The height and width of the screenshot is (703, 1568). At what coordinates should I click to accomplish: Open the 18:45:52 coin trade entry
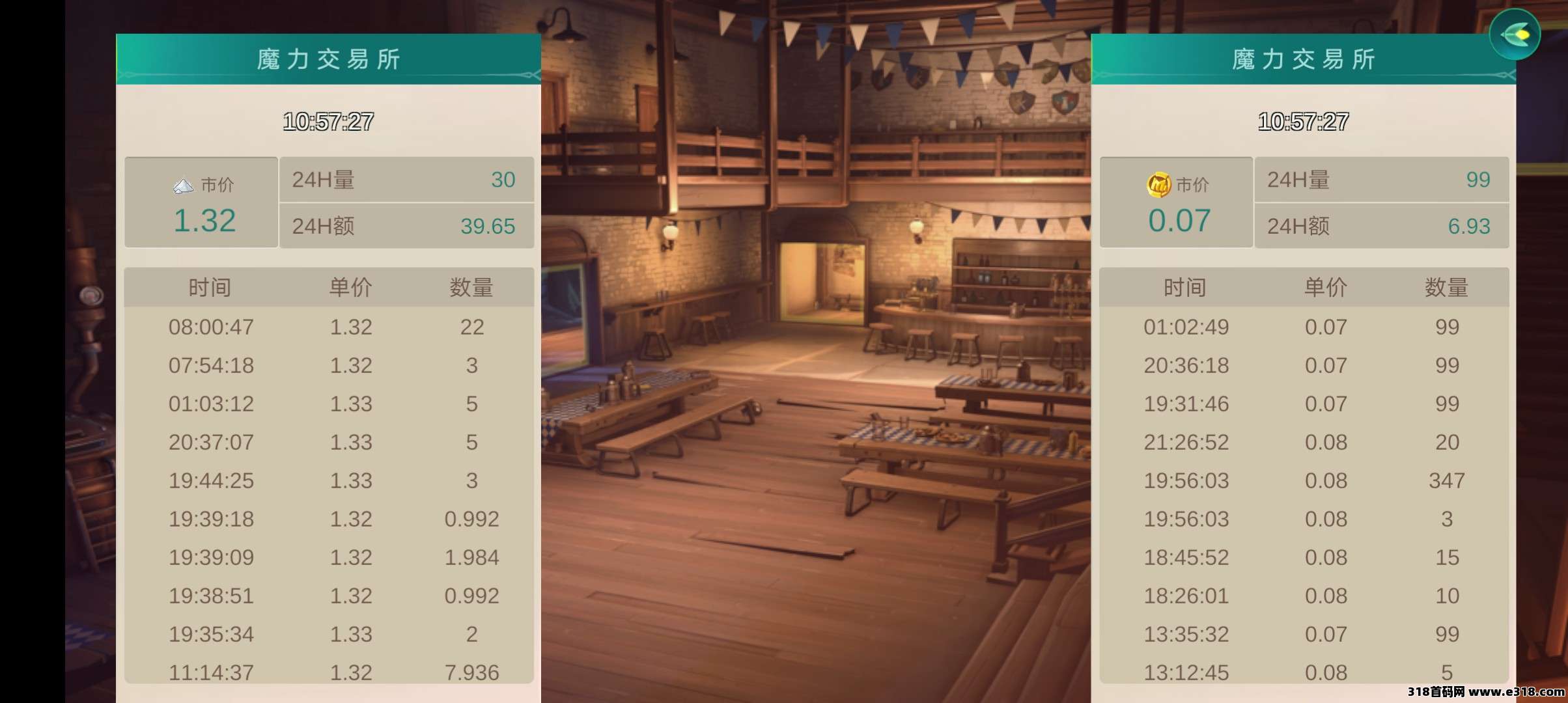(x=1304, y=557)
